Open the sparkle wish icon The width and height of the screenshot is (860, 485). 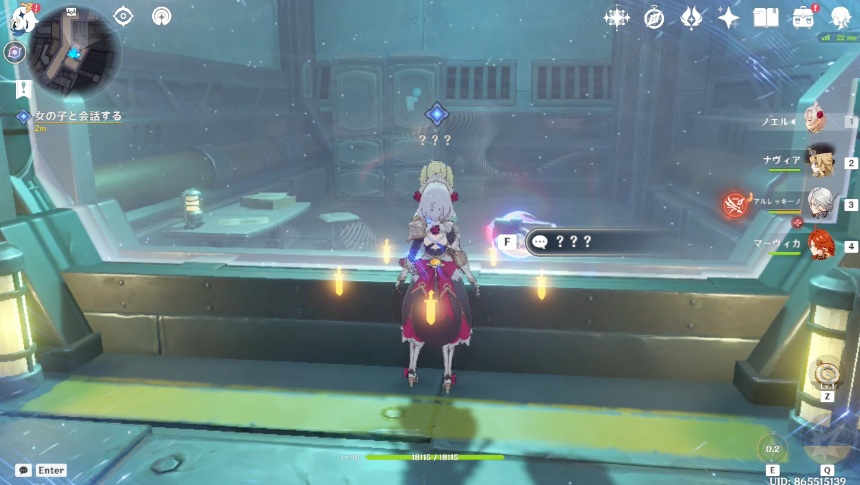click(729, 17)
